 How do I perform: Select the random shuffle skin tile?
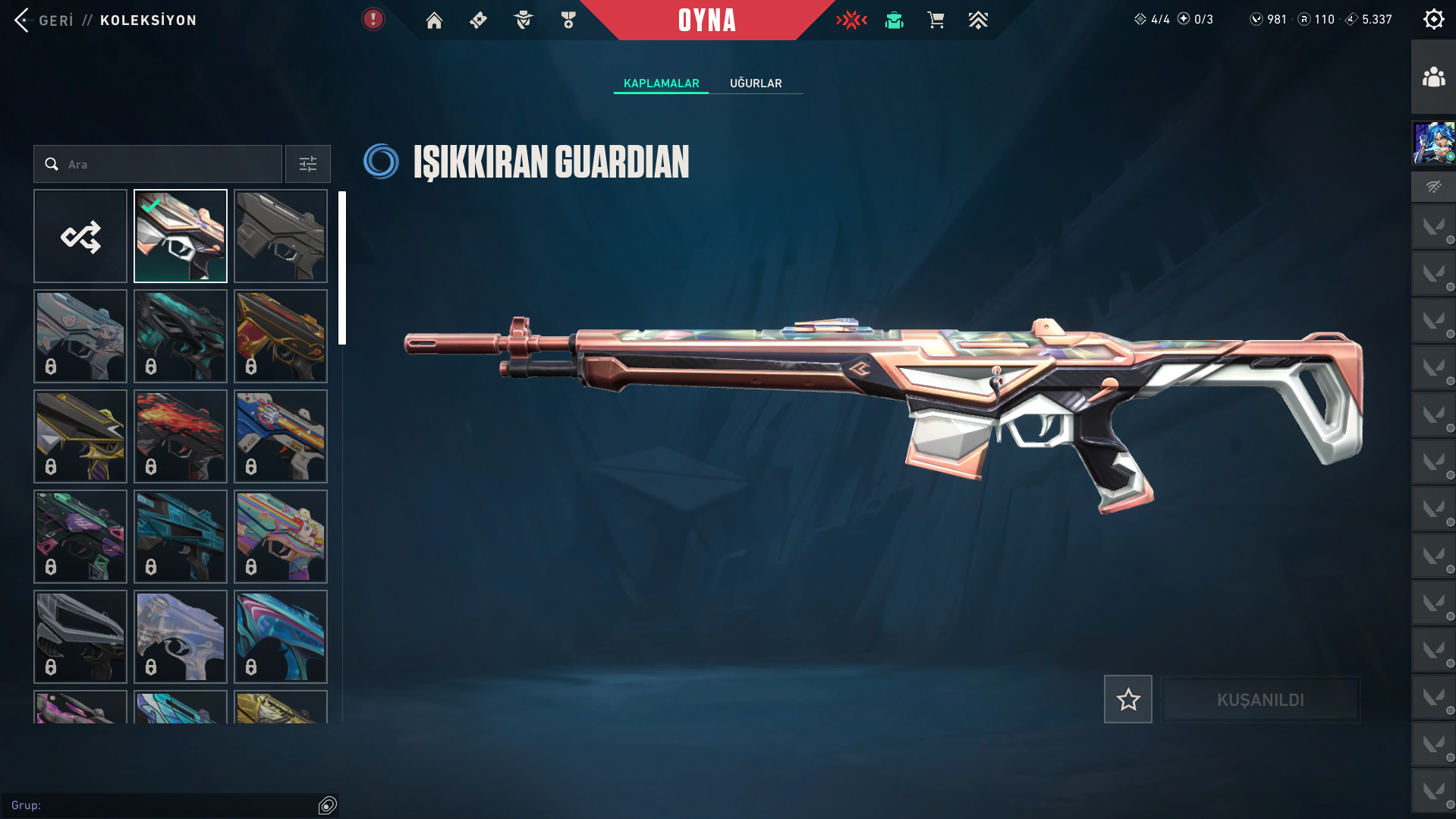point(80,236)
